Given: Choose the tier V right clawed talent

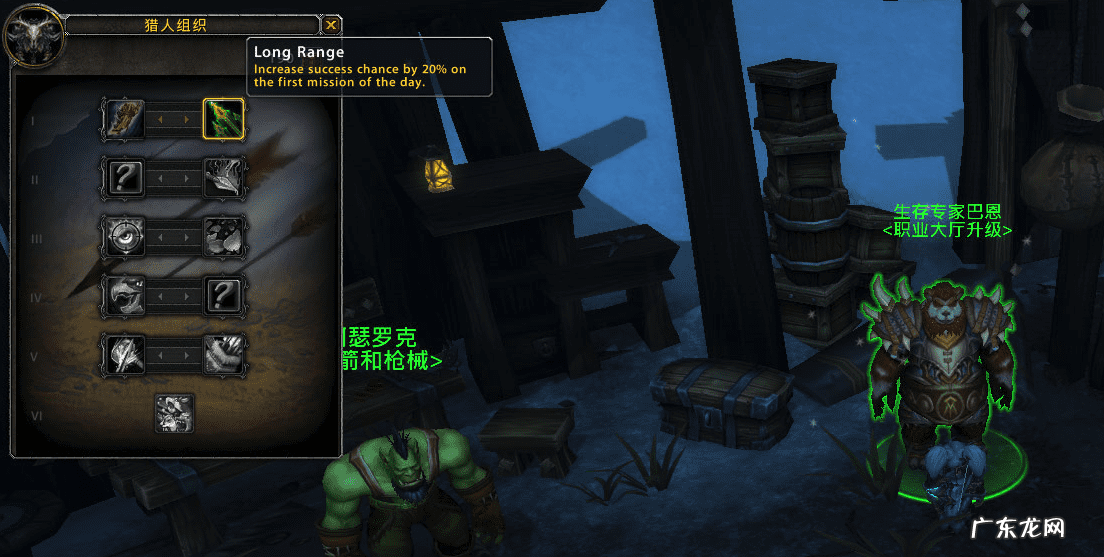Looking at the screenshot, I should pos(224,354).
